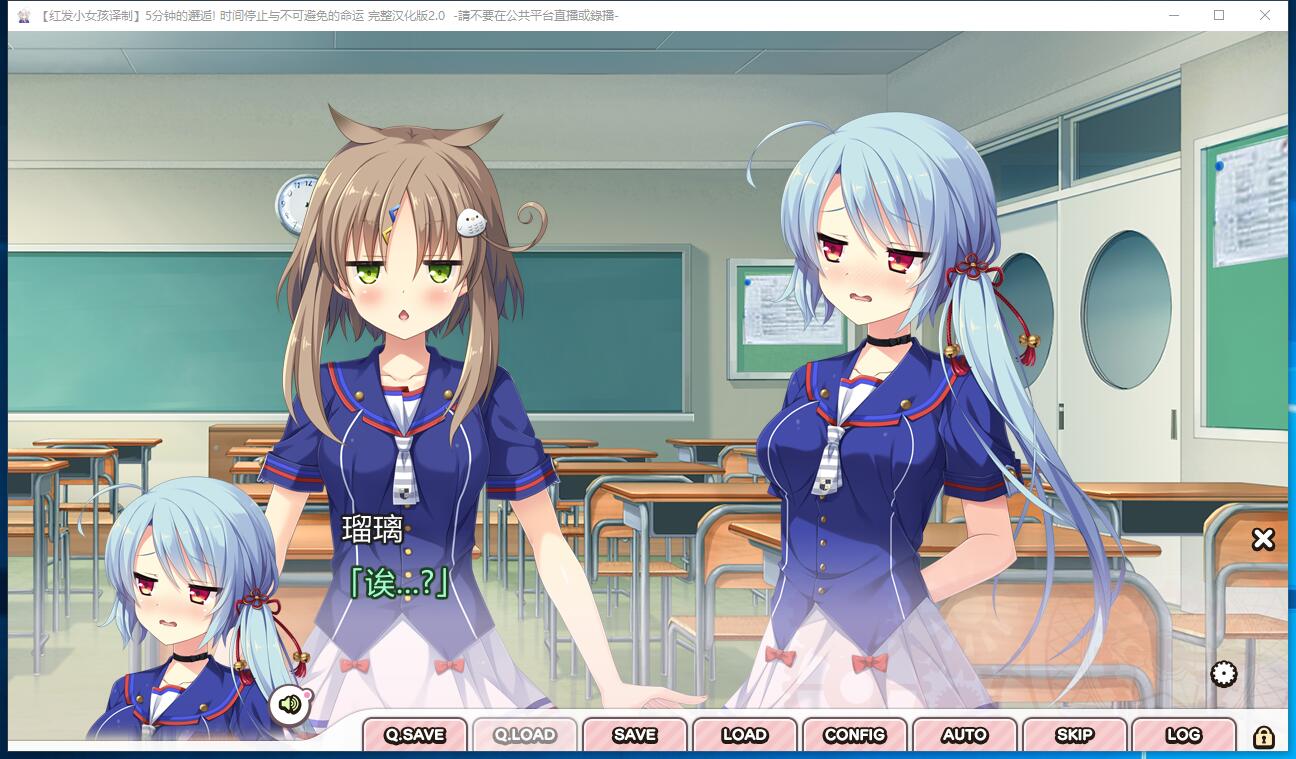Image resolution: width=1296 pixels, height=759 pixels.
Task: Click the Q.SAVE quick save button
Action: pyautogui.click(x=415, y=735)
